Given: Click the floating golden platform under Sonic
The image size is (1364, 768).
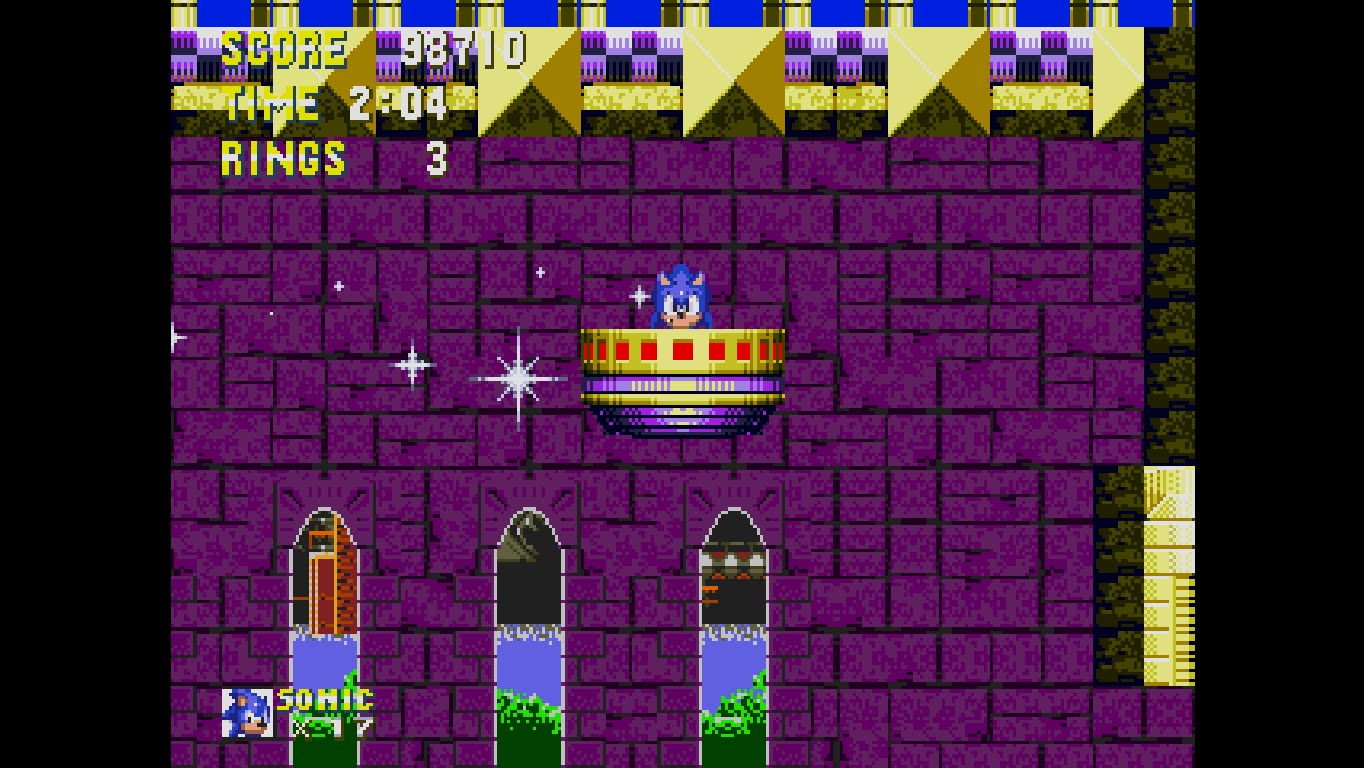Looking at the screenshot, I should click(x=680, y=370).
